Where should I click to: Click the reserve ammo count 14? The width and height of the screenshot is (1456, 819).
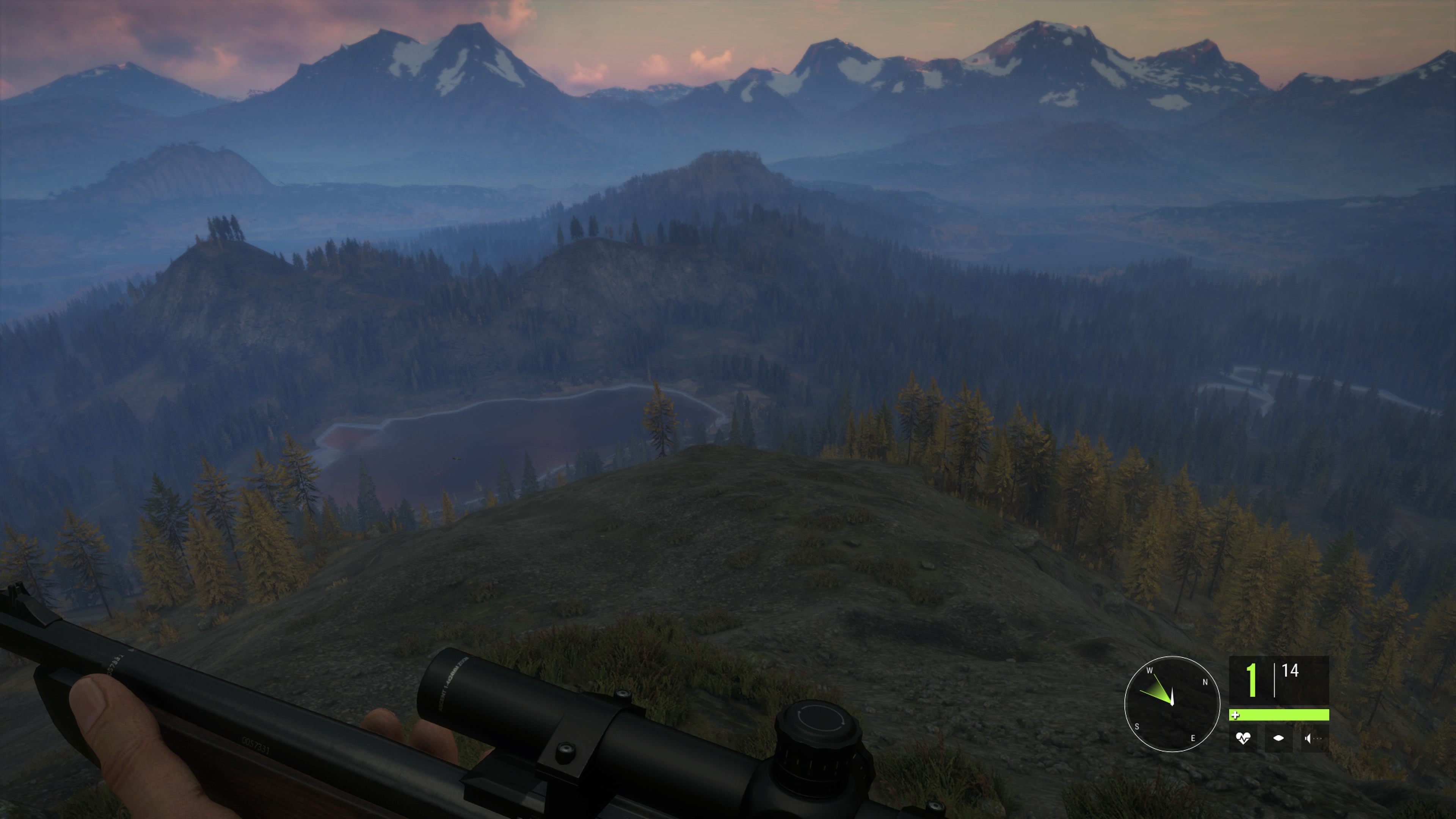point(1290,671)
